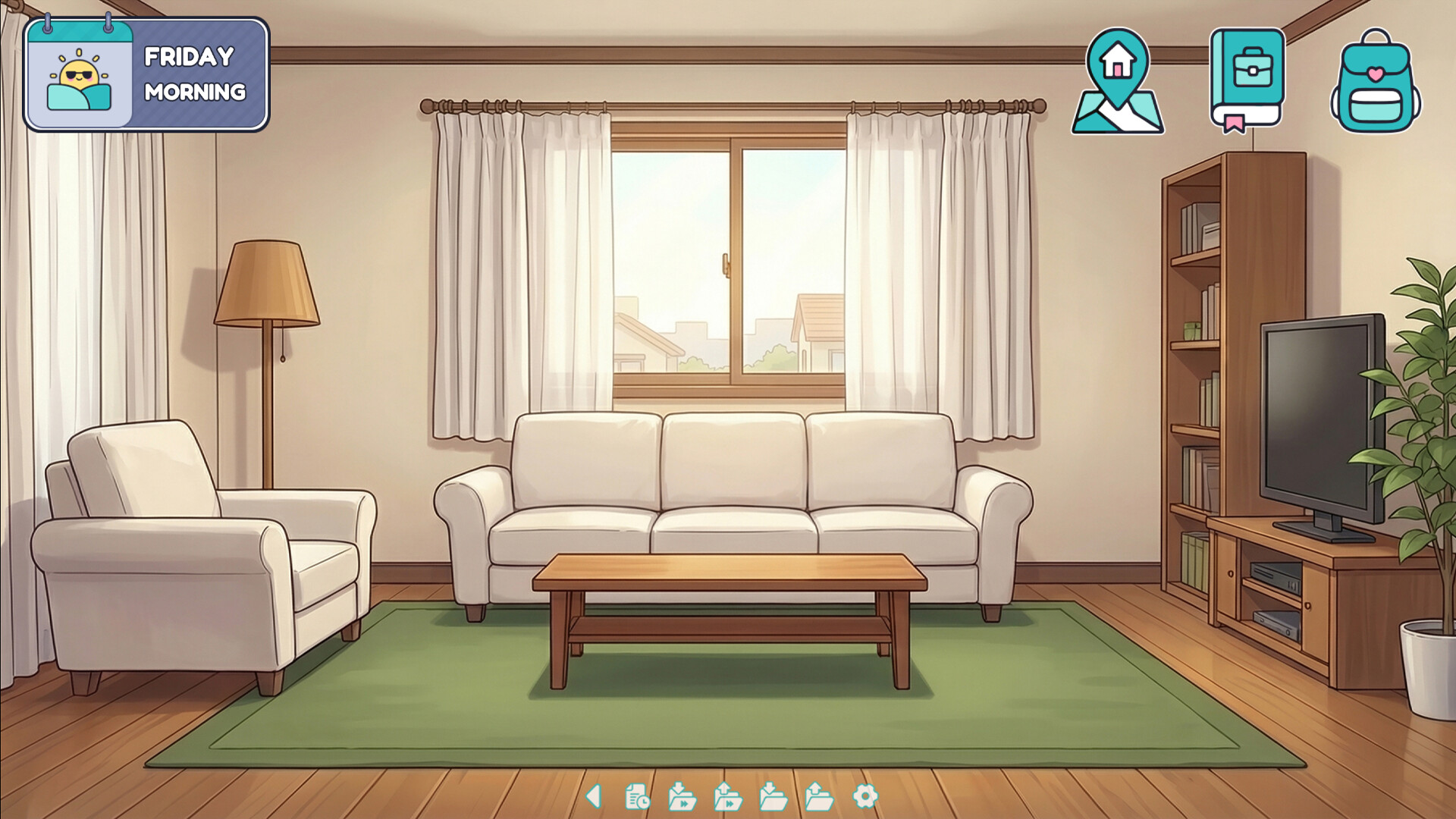This screenshot has width=1456, height=819.
Task: Open the settings gear menu
Action: (864, 795)
